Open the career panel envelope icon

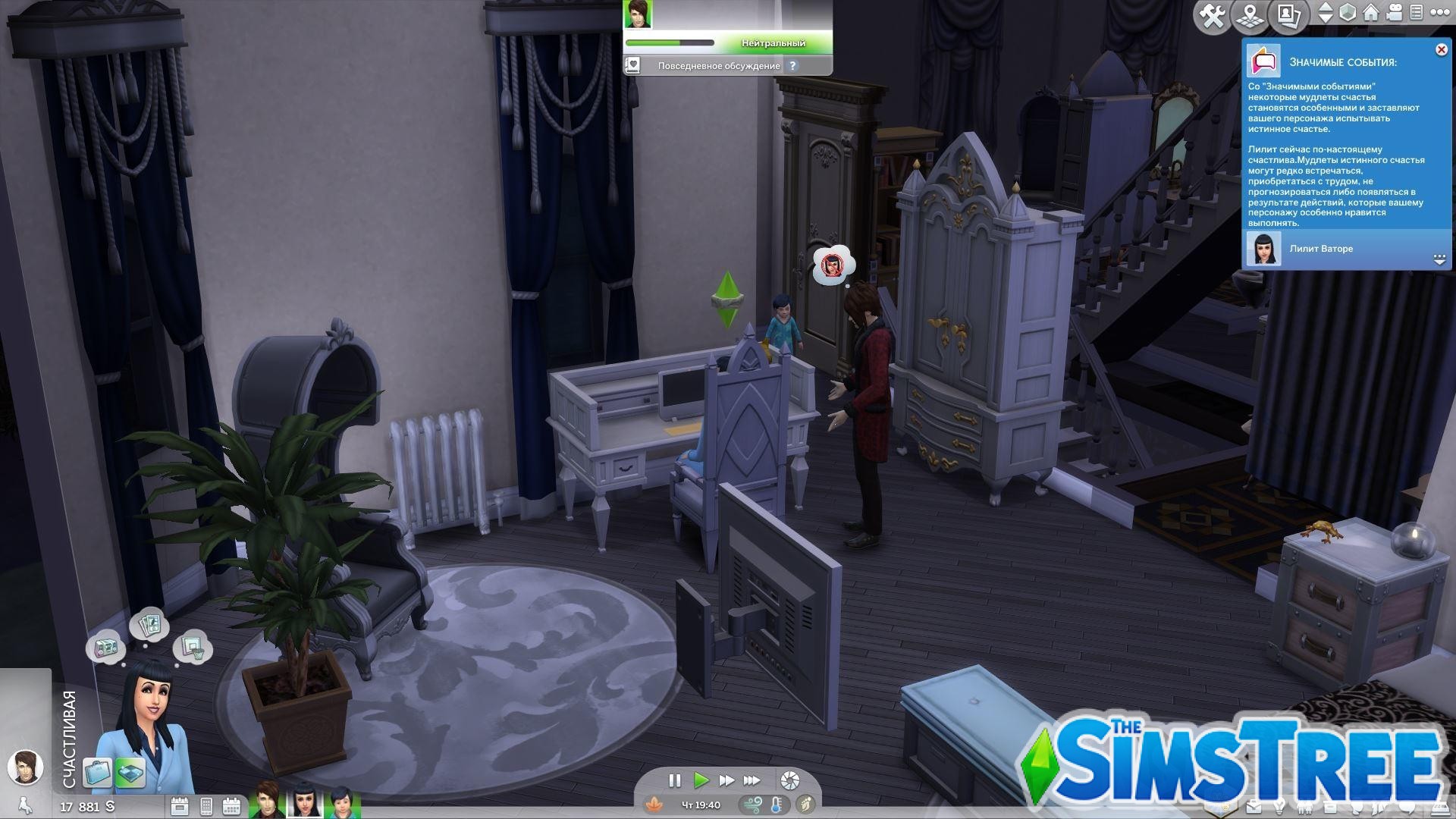click(1254, 807)
